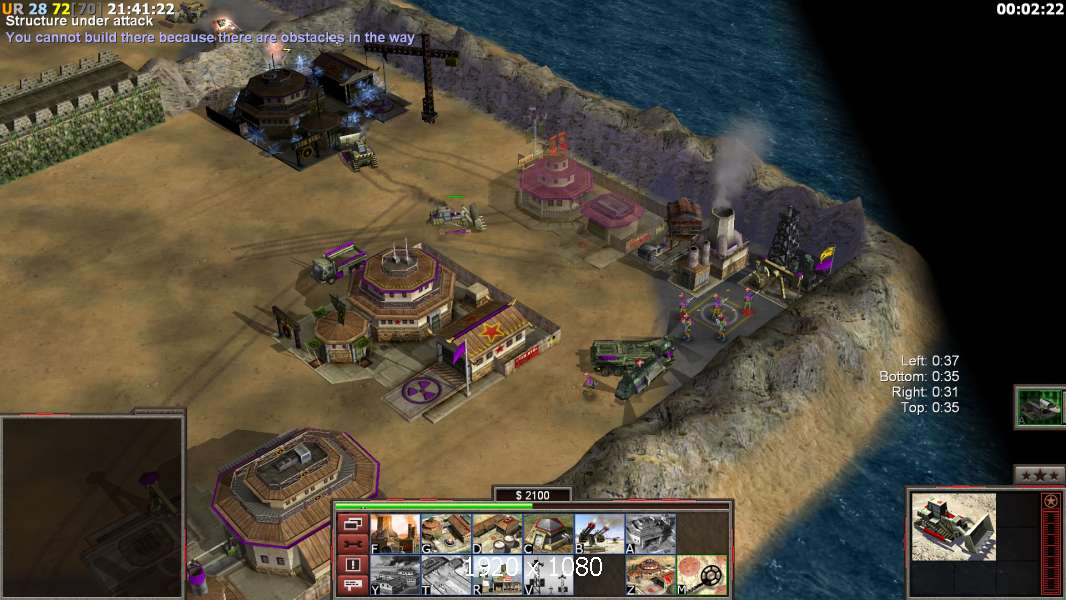Click the wrench button in command bar
Screen dimensions: 1066x600
352,544
